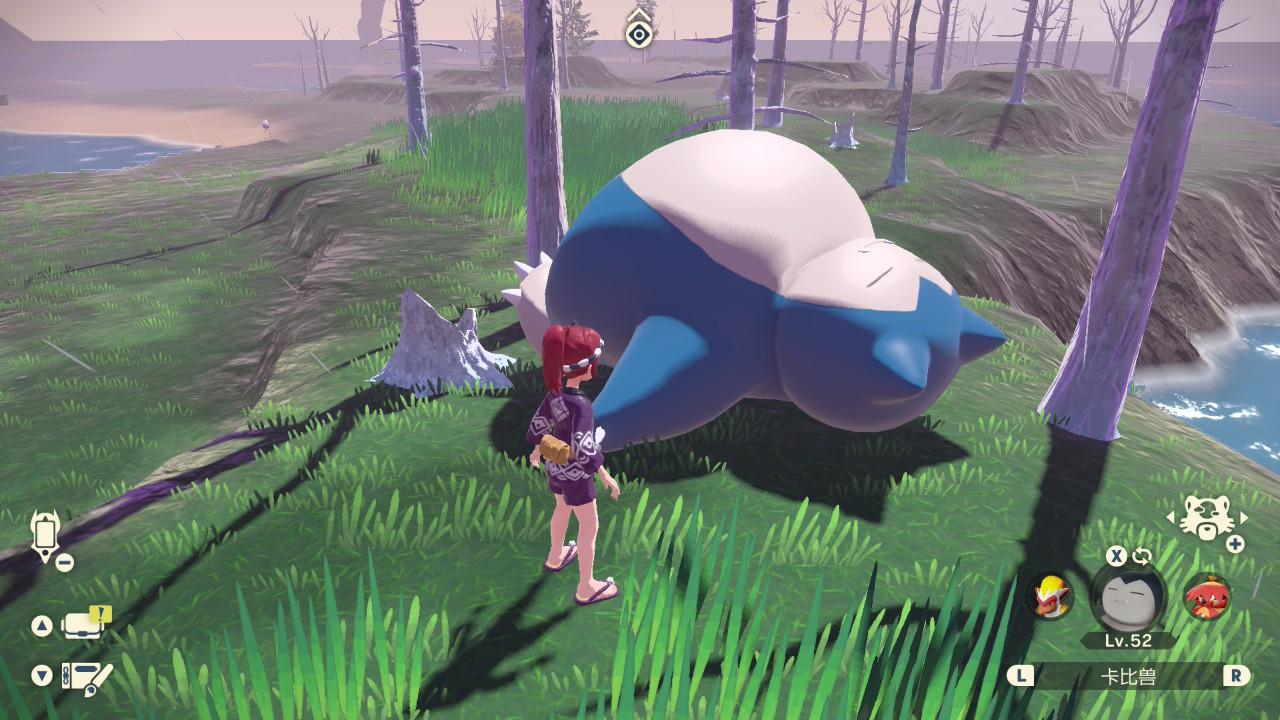Switch to the red Pokémon on the right

click(1207, 597)
